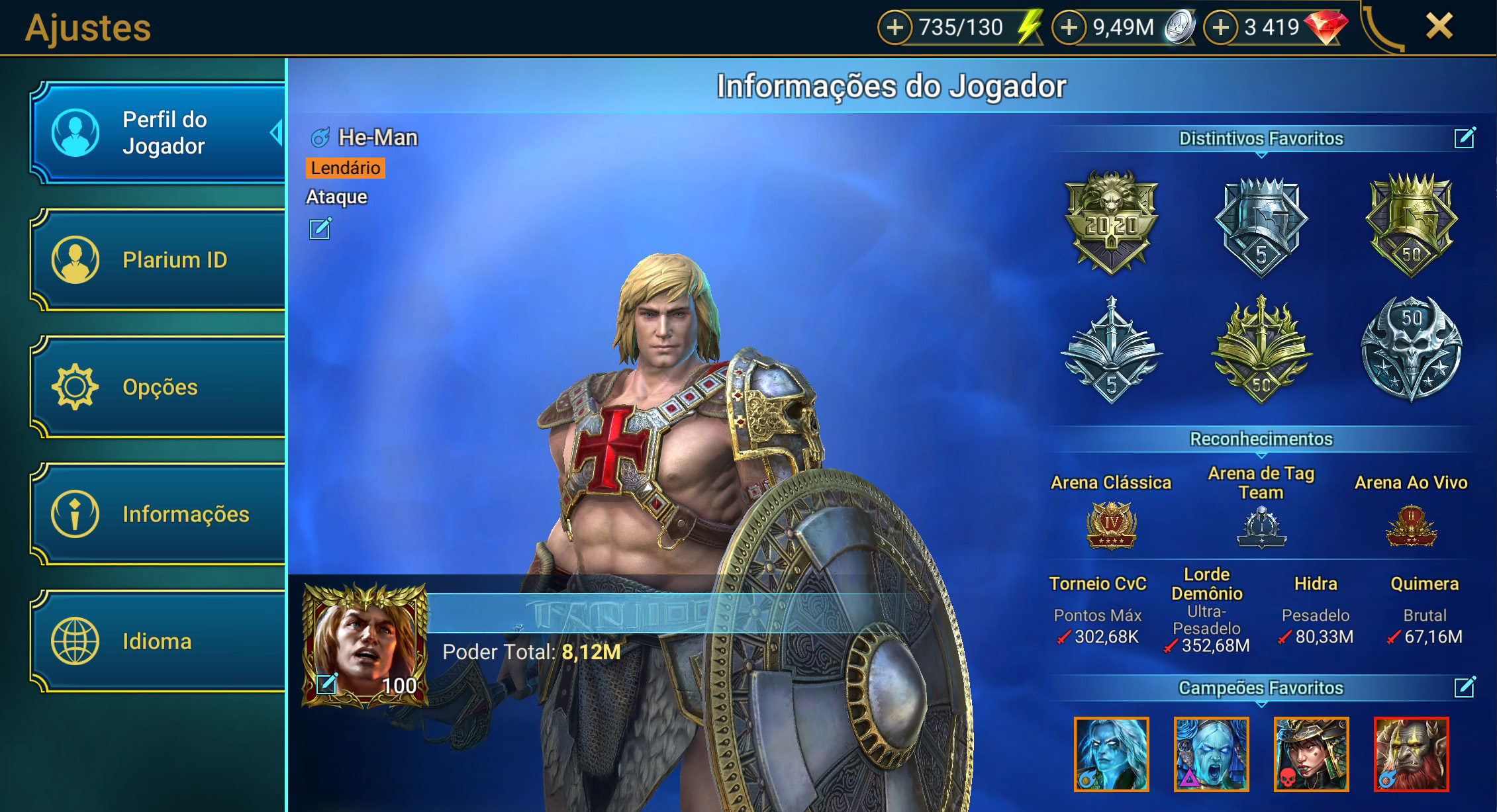Select the Idioma language section

tap(159, 641)
